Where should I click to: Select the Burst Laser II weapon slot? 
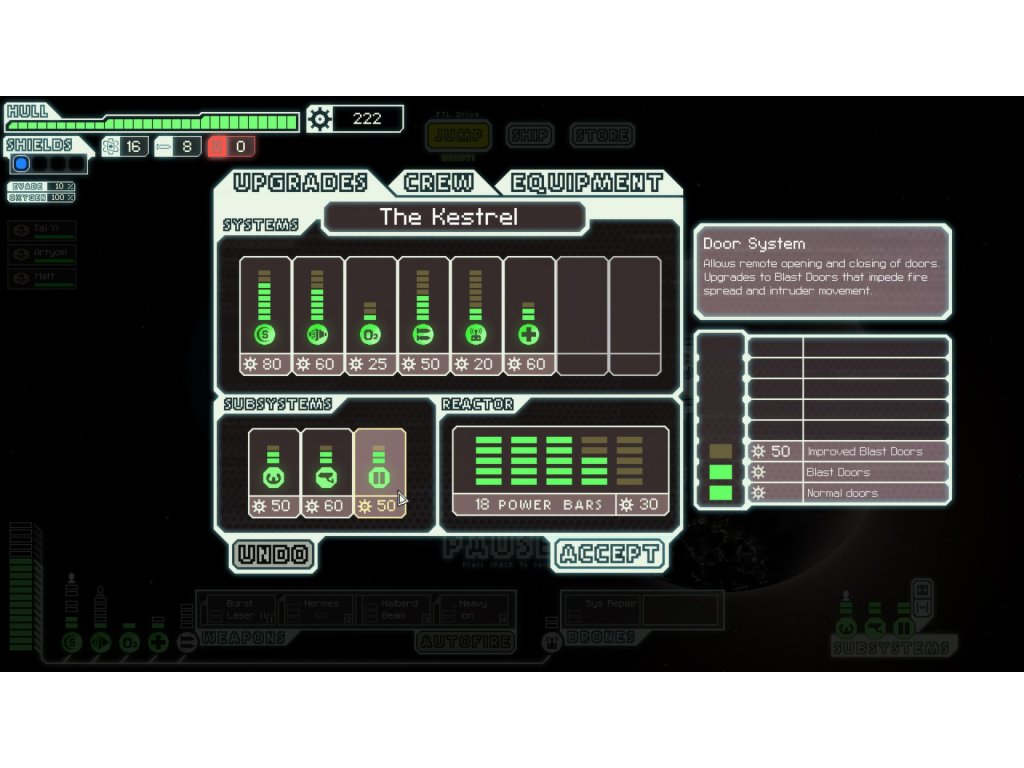click(x=239, y=609)
